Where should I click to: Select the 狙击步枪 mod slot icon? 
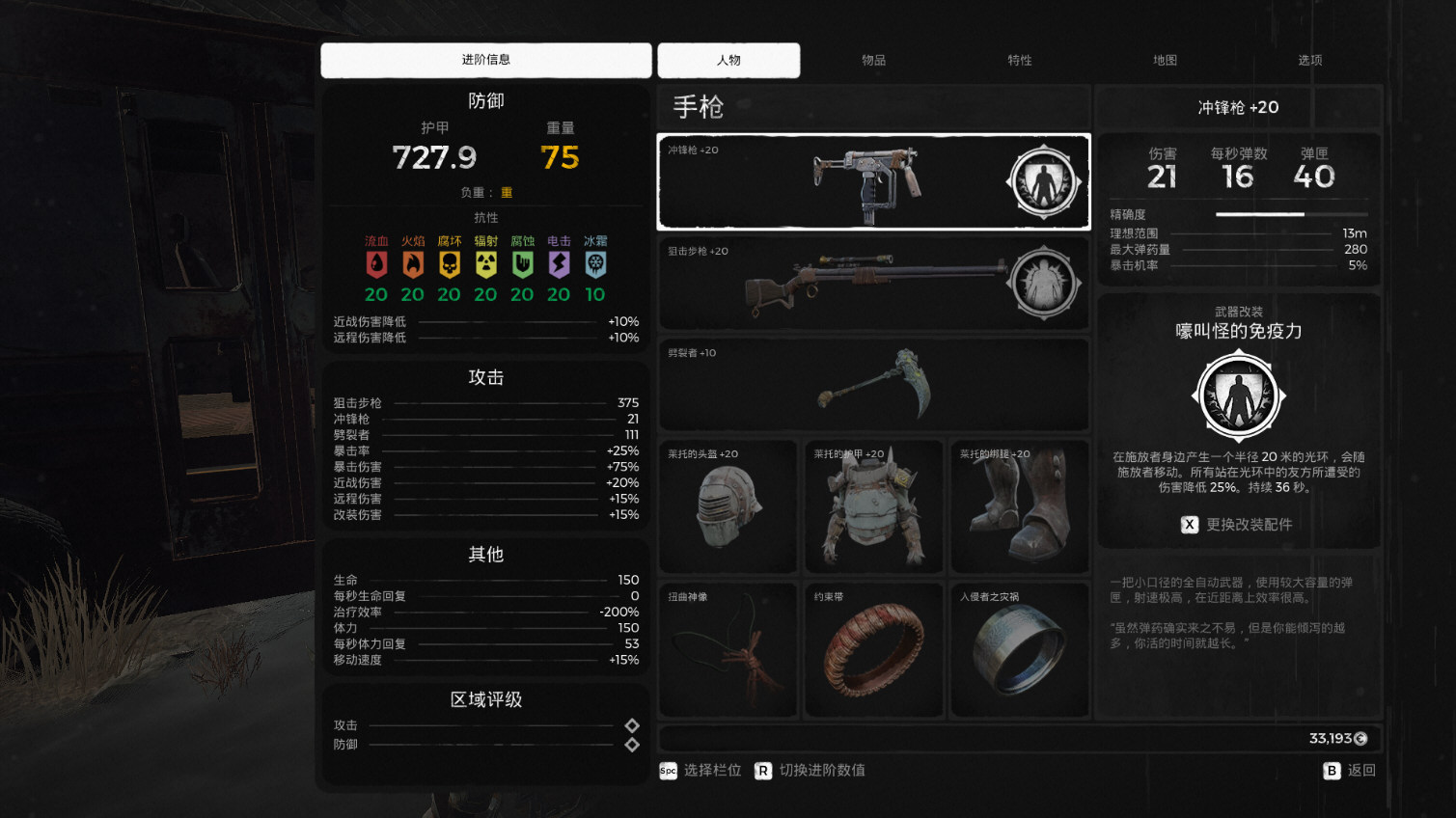(x=1045, y=283)
